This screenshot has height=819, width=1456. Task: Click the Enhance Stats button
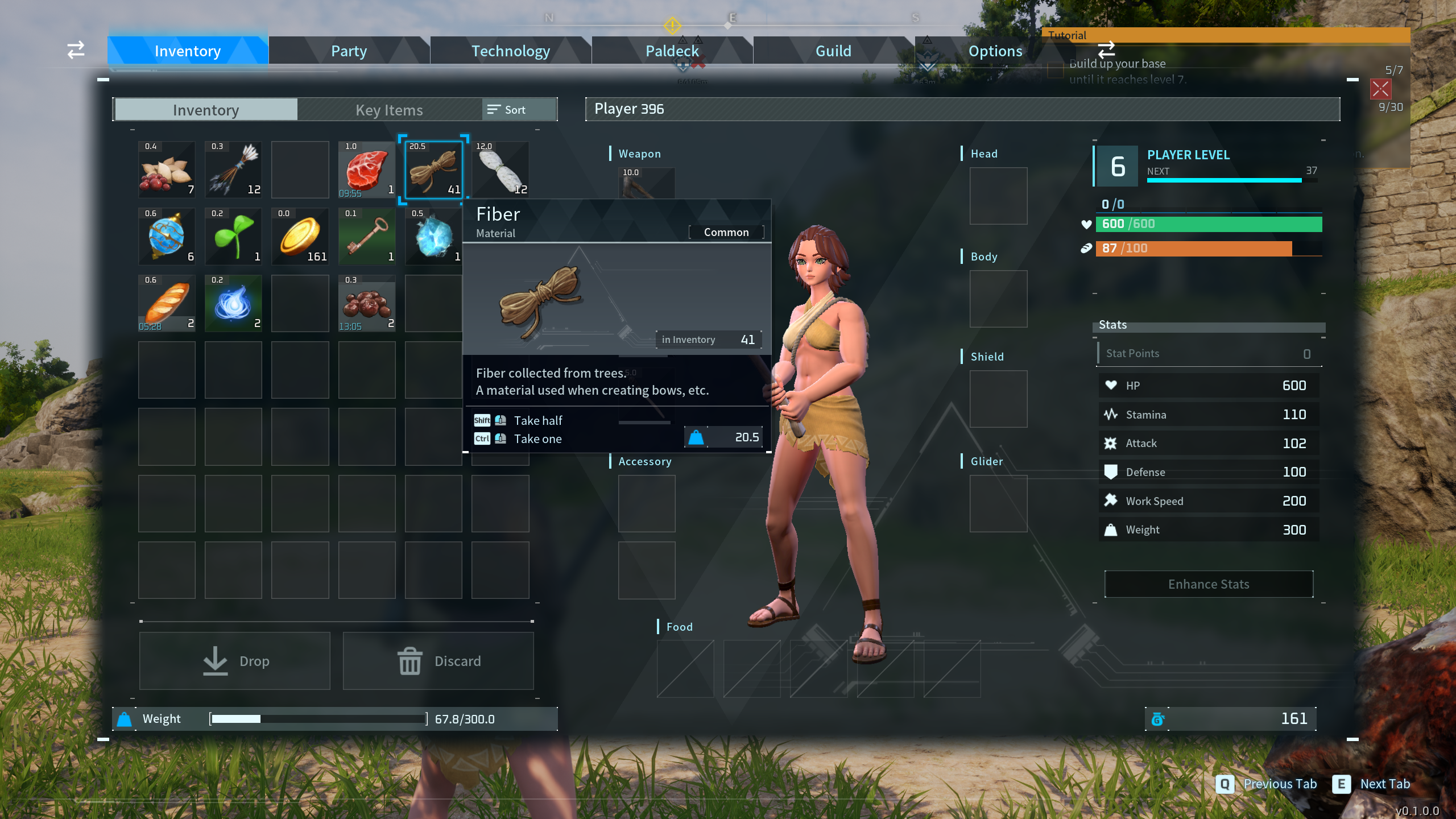1209,584
